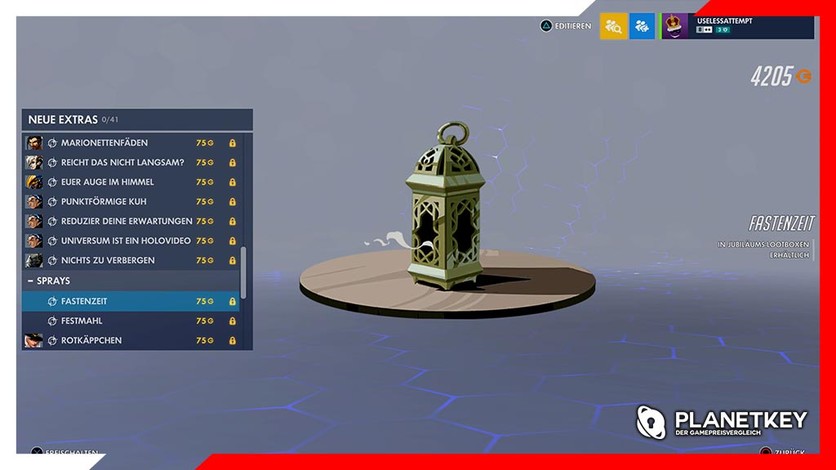
Task: Select the Fastenzeit spray row
Action: [130, 301]
